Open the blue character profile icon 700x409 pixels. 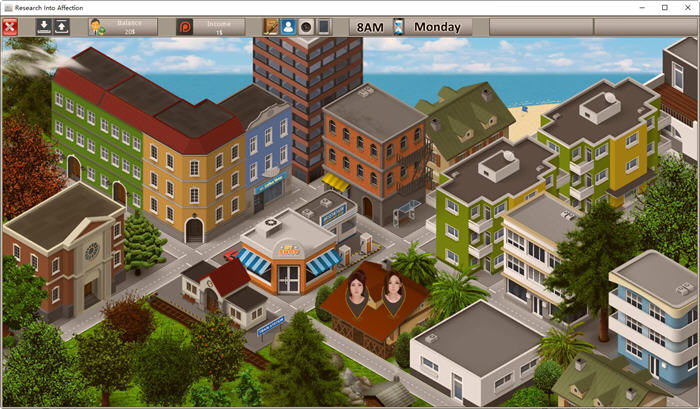[288, 27]
